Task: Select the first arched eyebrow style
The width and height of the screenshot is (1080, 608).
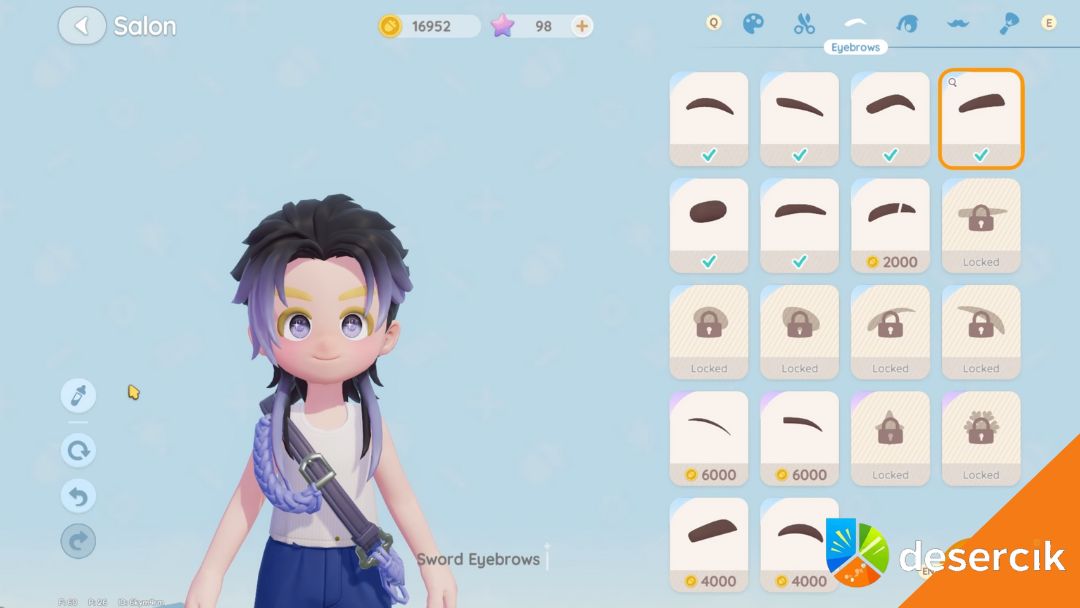Action: [709, 118]
